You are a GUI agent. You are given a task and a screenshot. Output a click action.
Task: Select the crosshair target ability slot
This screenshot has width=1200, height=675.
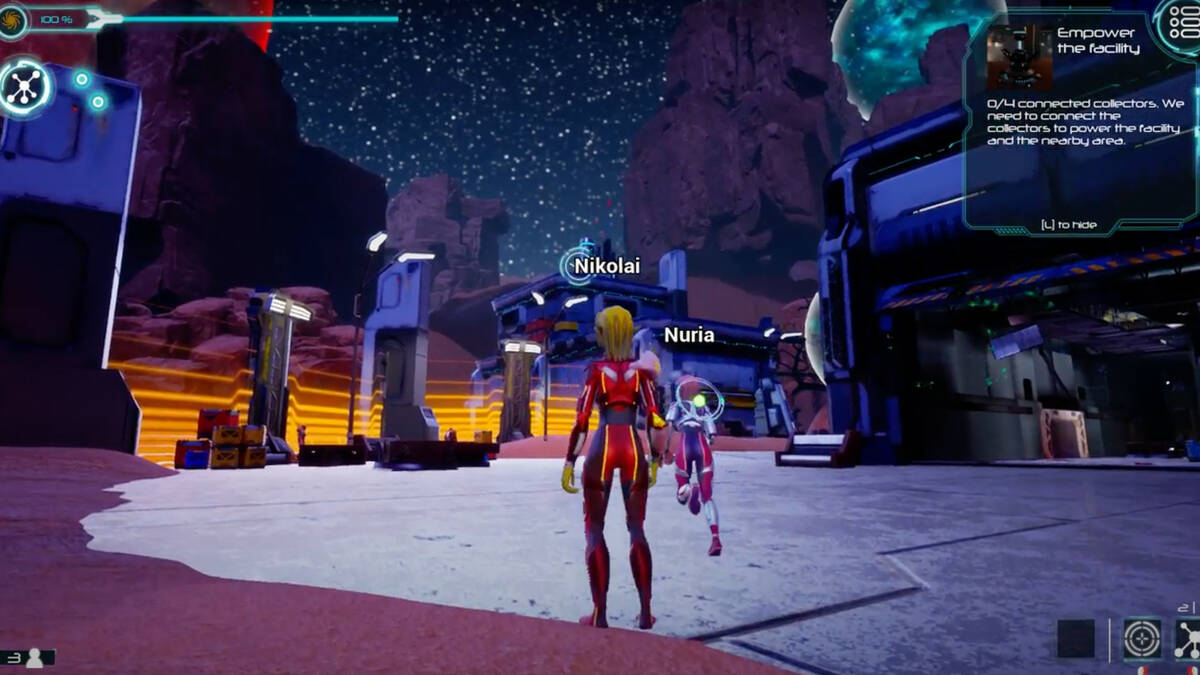(1142, 638)
